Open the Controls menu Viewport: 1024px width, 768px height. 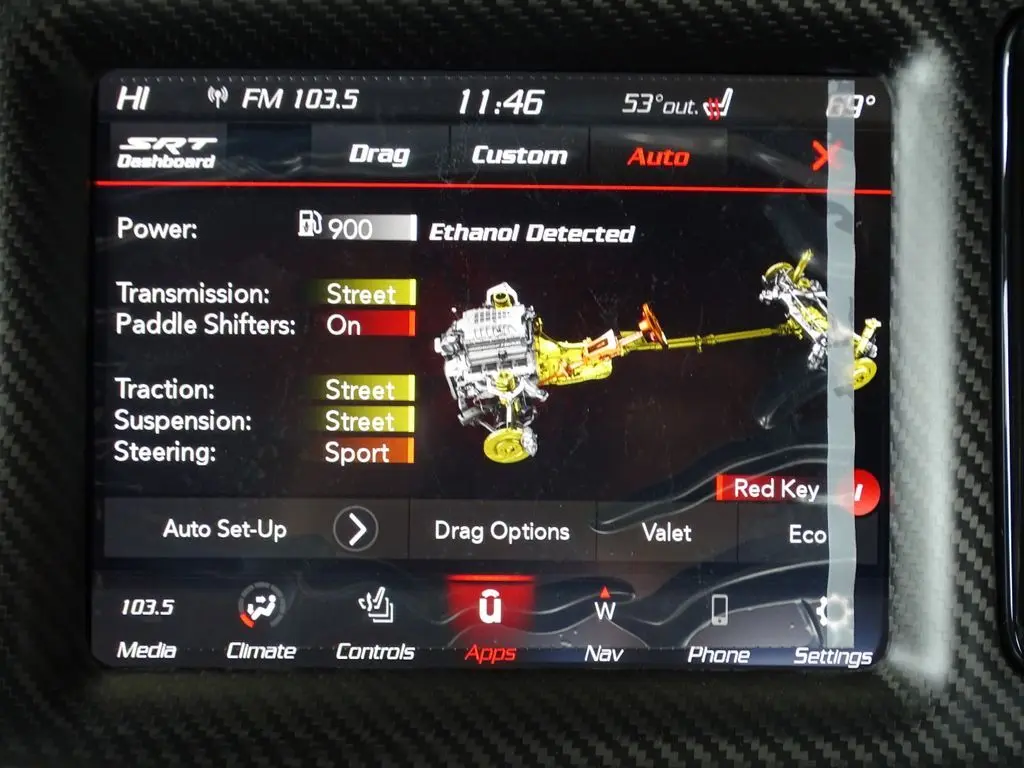(x=375, y=626)
